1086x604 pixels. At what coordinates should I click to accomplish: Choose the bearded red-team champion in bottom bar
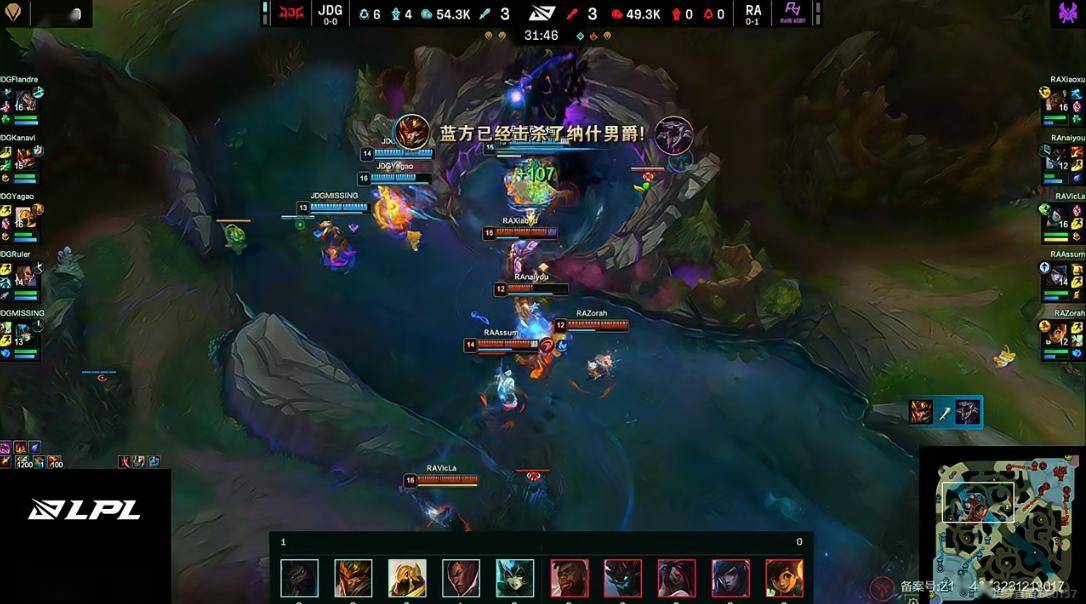point(569,578)
